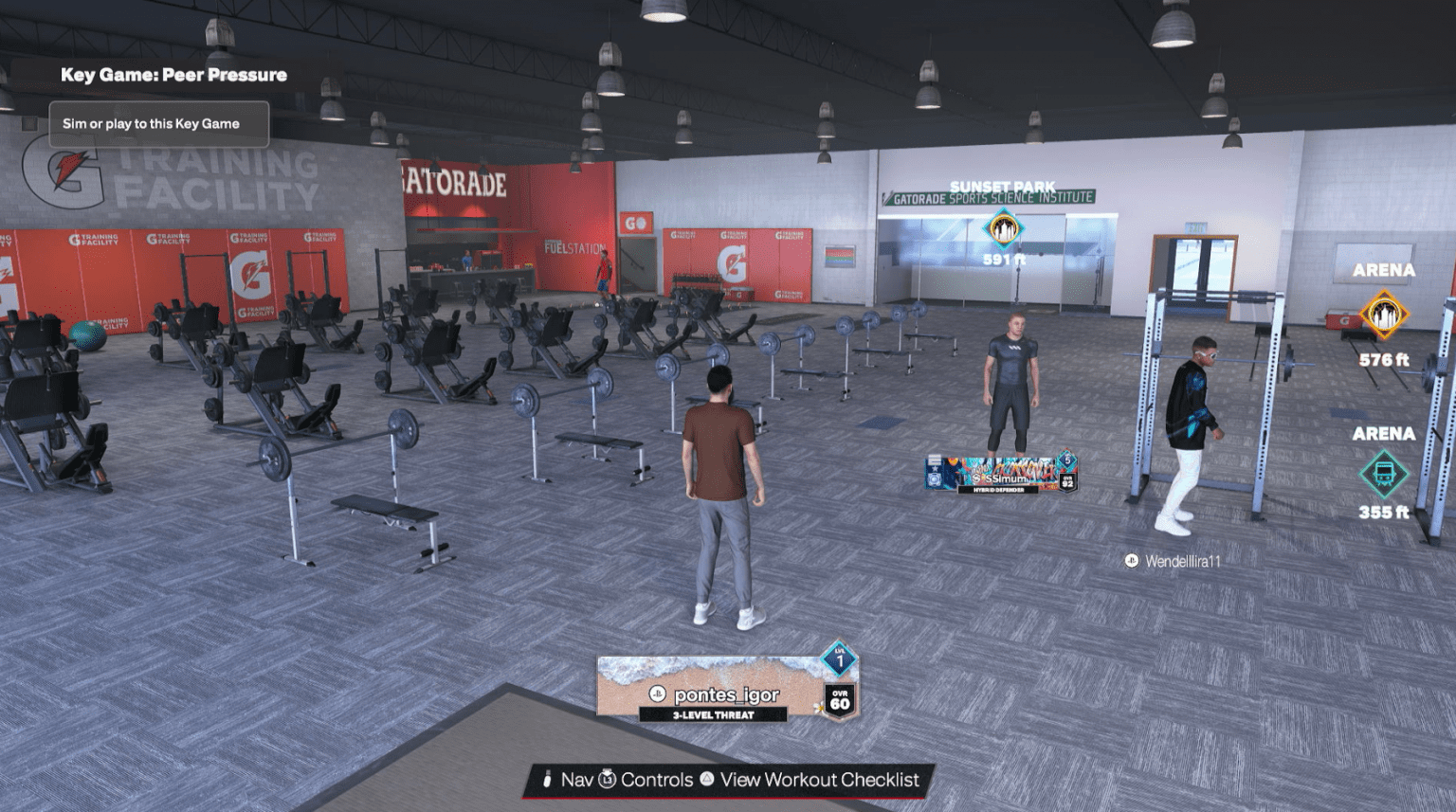Click the PlayStation logo on pontes_igor's nameplate
The width and height of the screenshot is (1456, 812).
(657, 695)
